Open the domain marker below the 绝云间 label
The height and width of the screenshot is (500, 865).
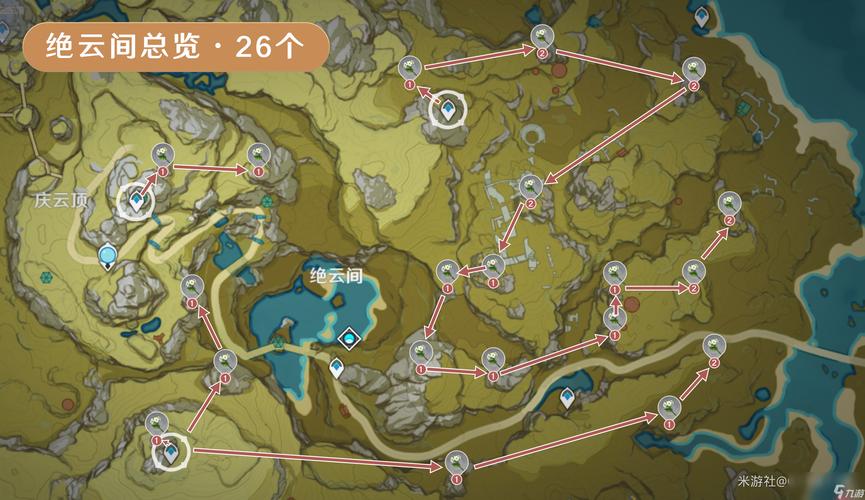[348, 340]
